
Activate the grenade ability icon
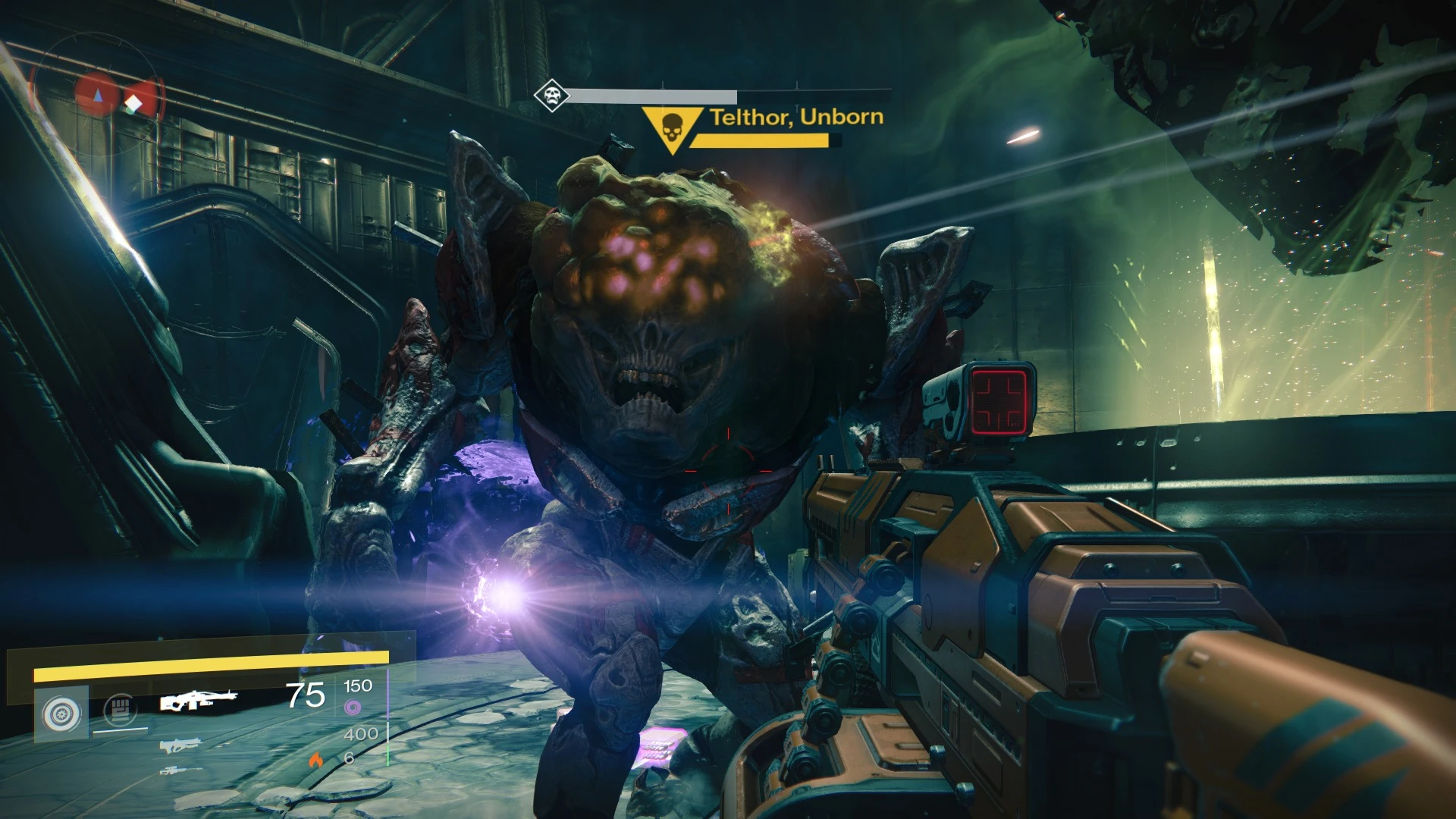click(x=62, y=713)
